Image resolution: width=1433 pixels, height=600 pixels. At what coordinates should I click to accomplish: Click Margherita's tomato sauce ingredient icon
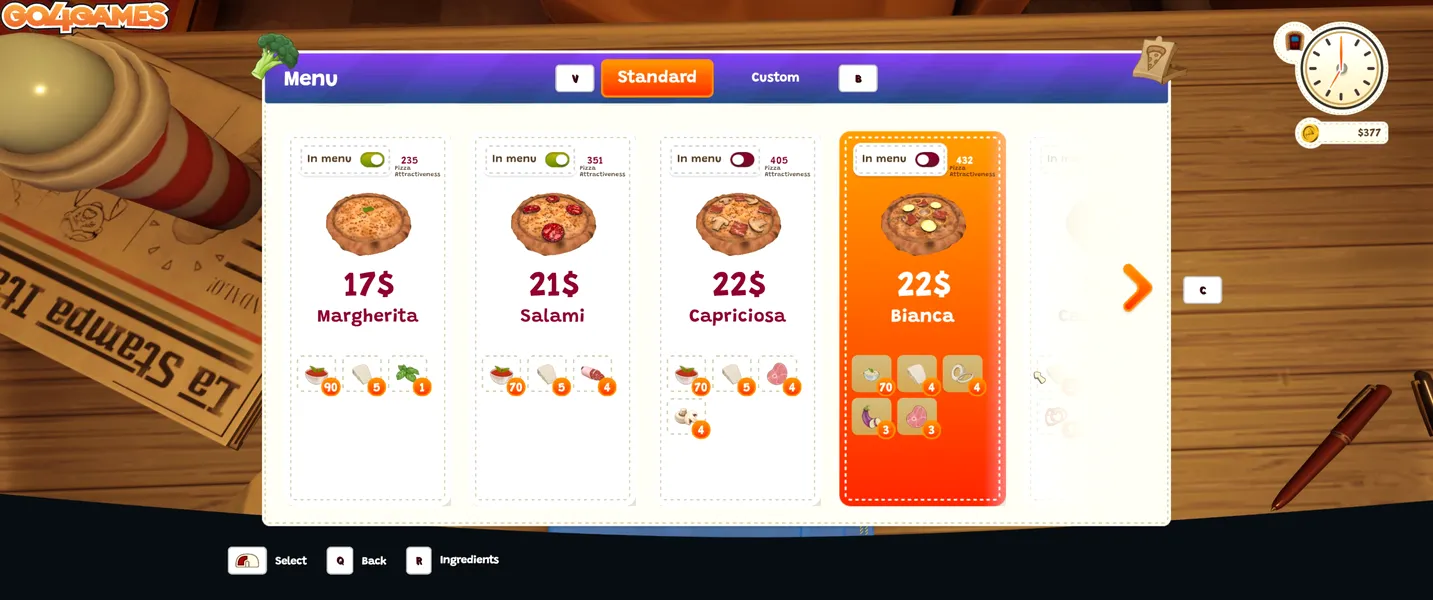[316, 374]
